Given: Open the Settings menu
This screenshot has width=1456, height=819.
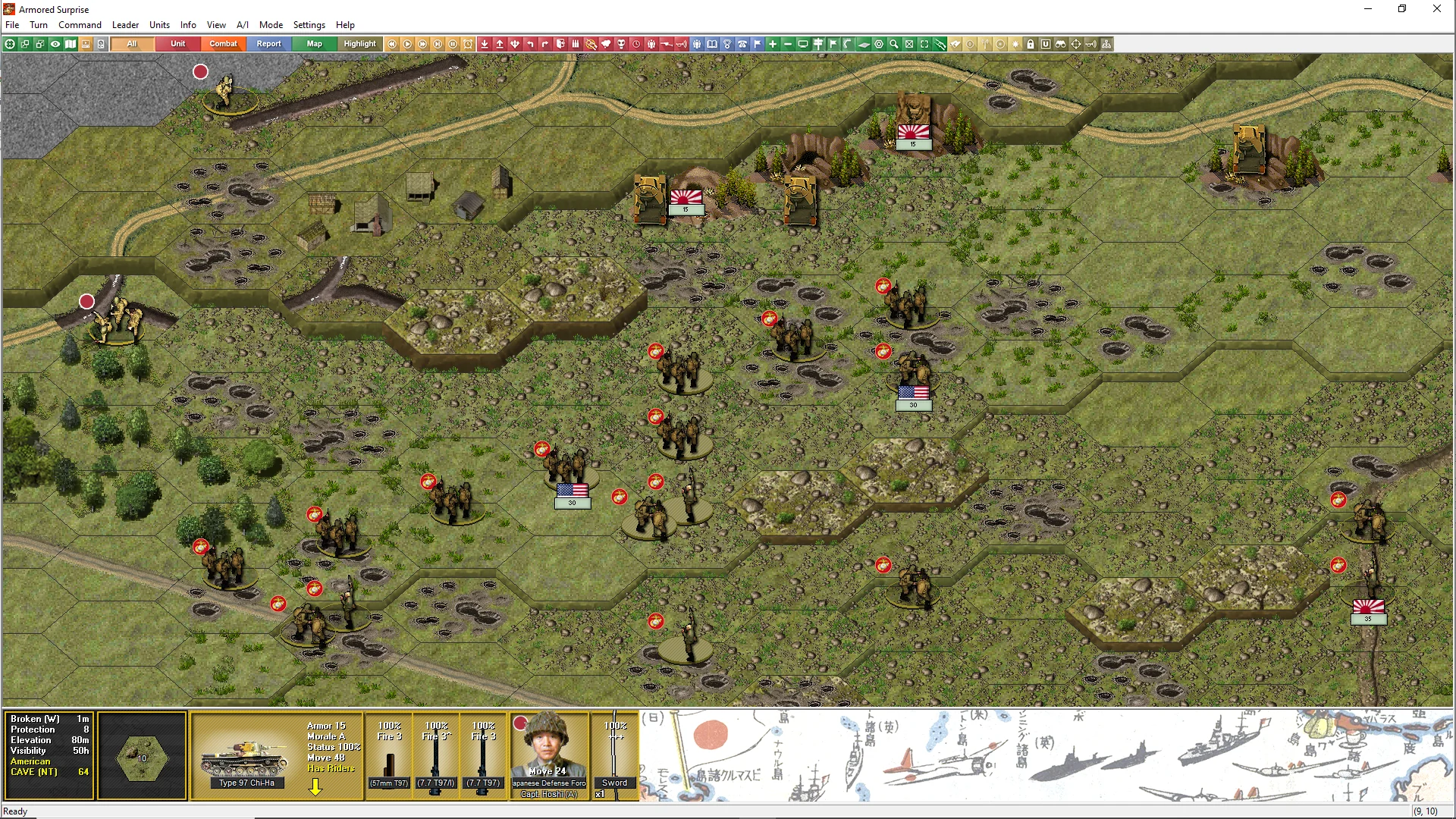Looking at the screenshot, I should (x=309, y=25).
